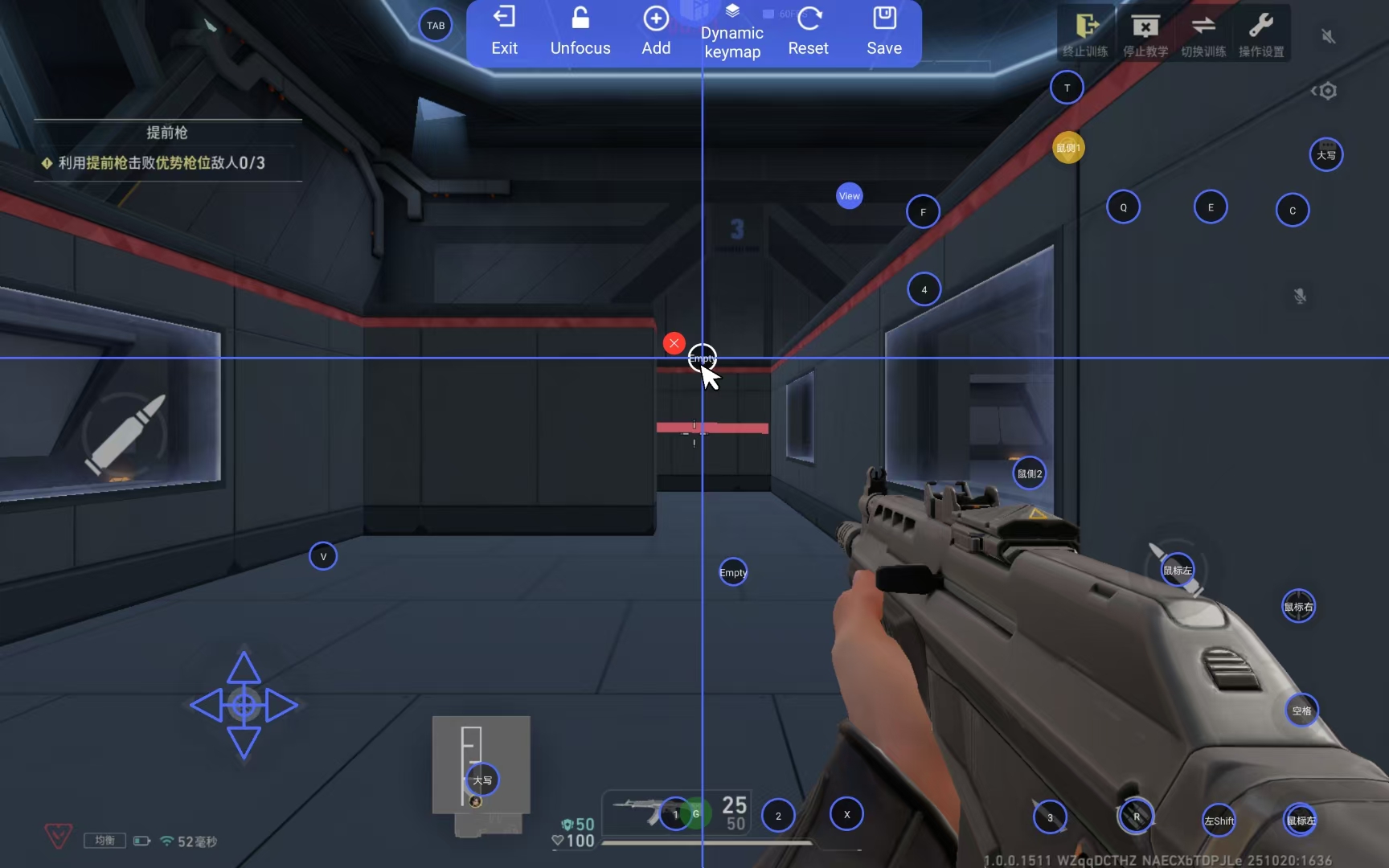Select the 左Shift key marker
The width and height of the screenshot is (1389, 868).
(x=1219, y=821)
